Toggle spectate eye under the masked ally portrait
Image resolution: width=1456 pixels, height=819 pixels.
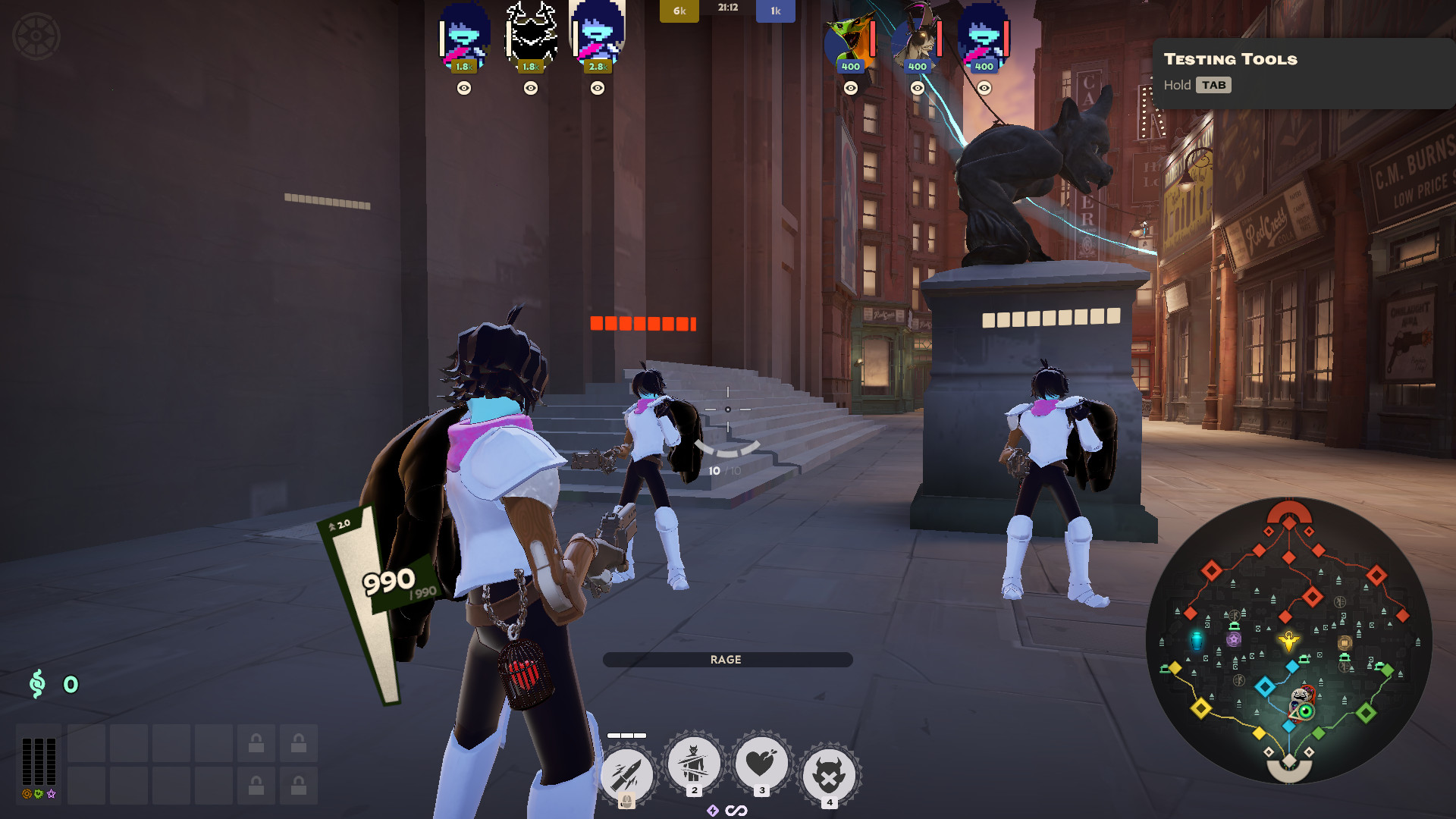[529, 89]
